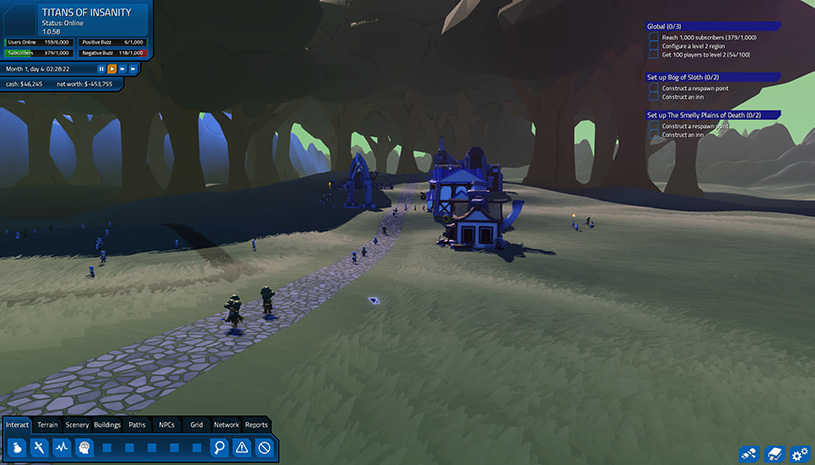Viewport: 815px width, 465px height.
Task: Set simulation to normal play speed
Action: (x=111, y=69)
